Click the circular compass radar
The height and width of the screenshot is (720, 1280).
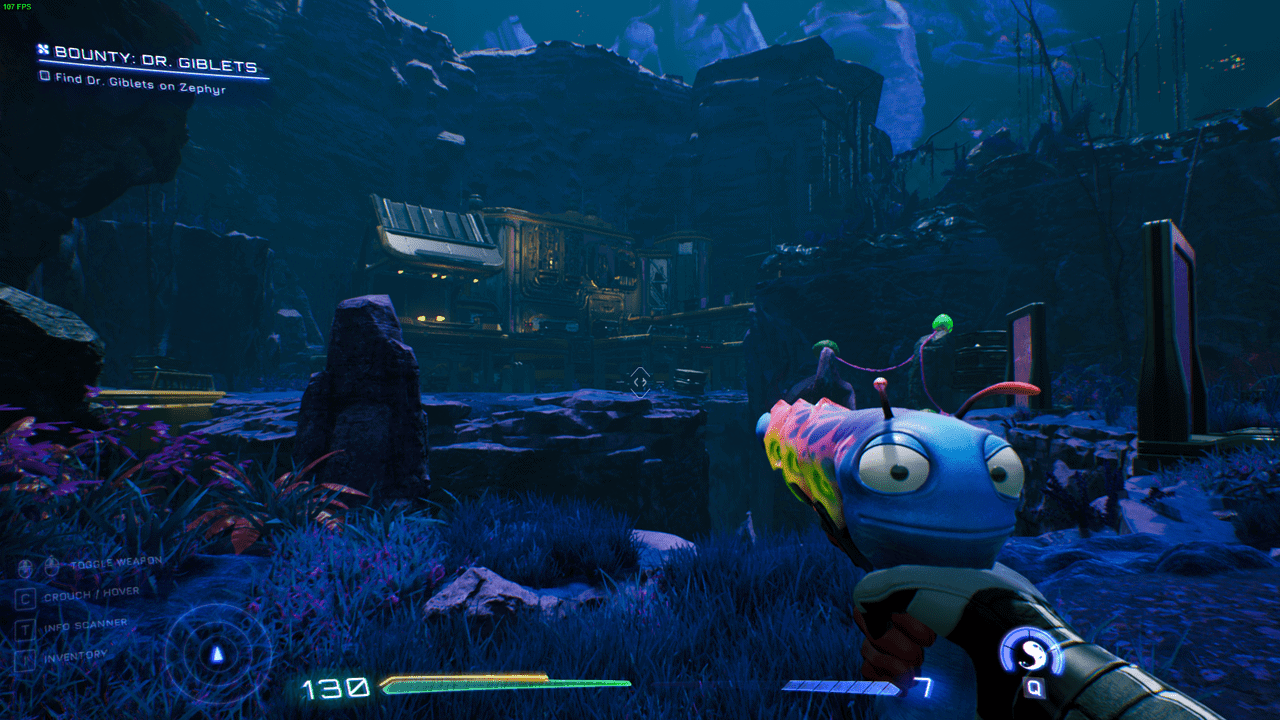[x=217, y=655]
